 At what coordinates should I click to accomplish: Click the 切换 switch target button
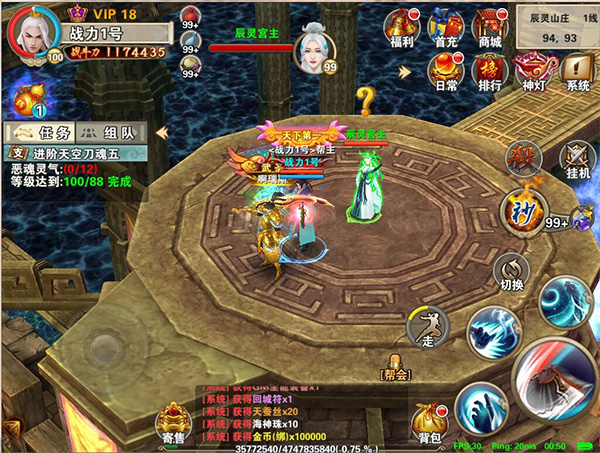512,271
